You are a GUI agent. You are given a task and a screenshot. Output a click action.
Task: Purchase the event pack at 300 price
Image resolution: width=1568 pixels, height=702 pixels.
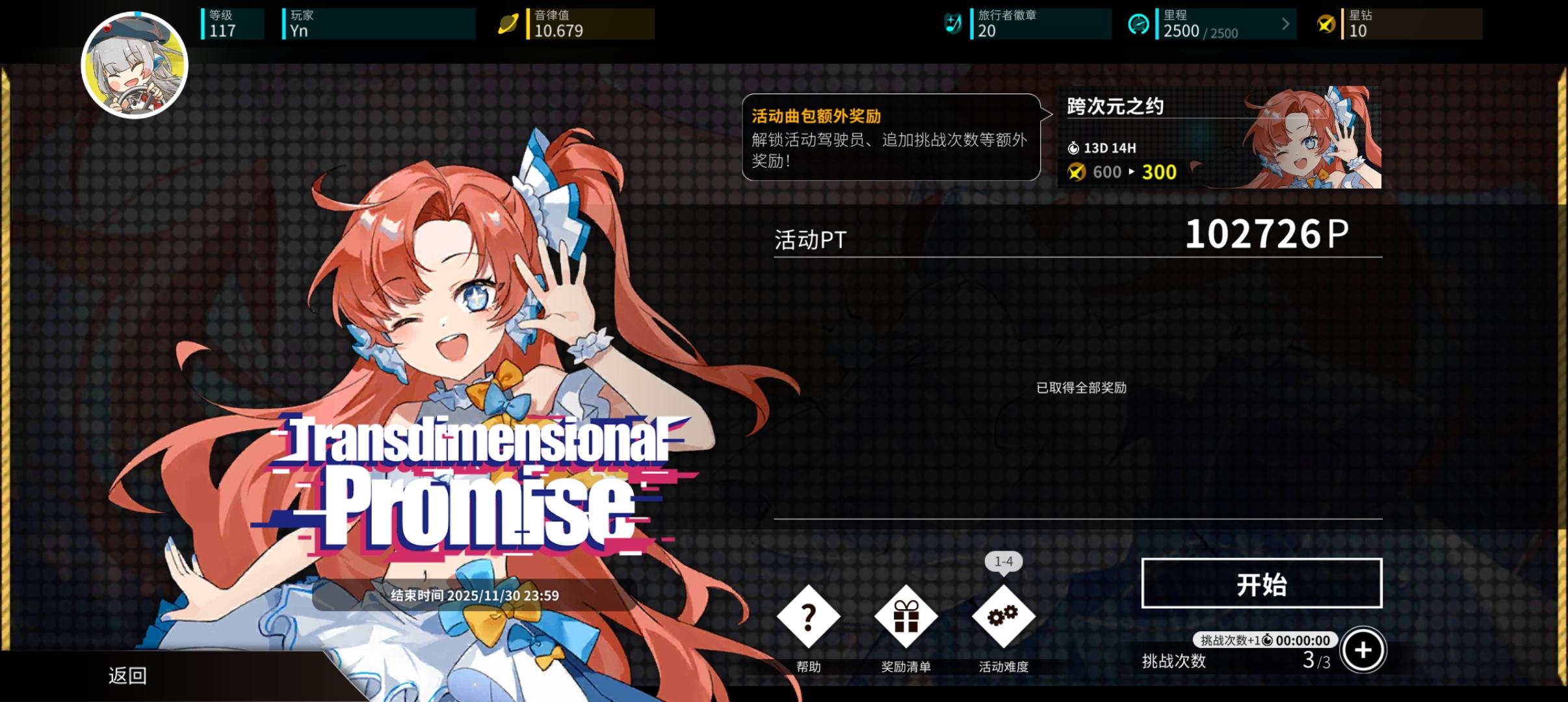(1160, 172)
